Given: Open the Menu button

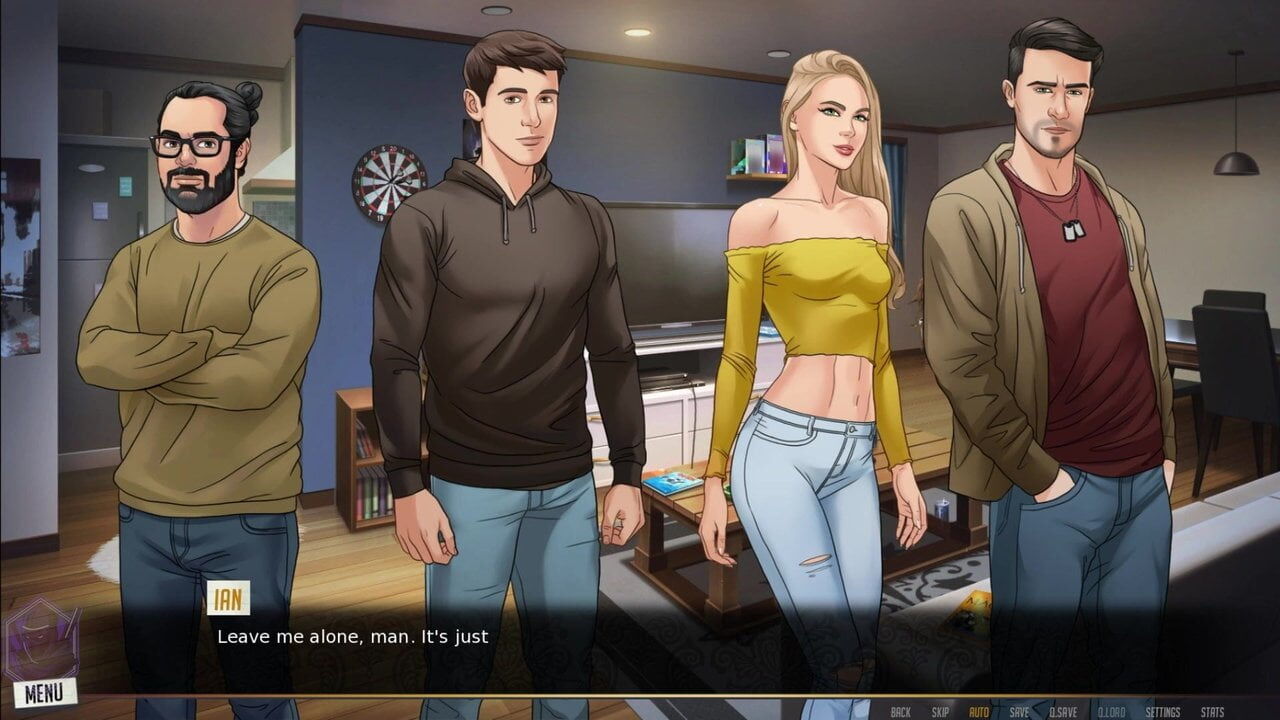Looking at the screenshot, I should (44, 692).
